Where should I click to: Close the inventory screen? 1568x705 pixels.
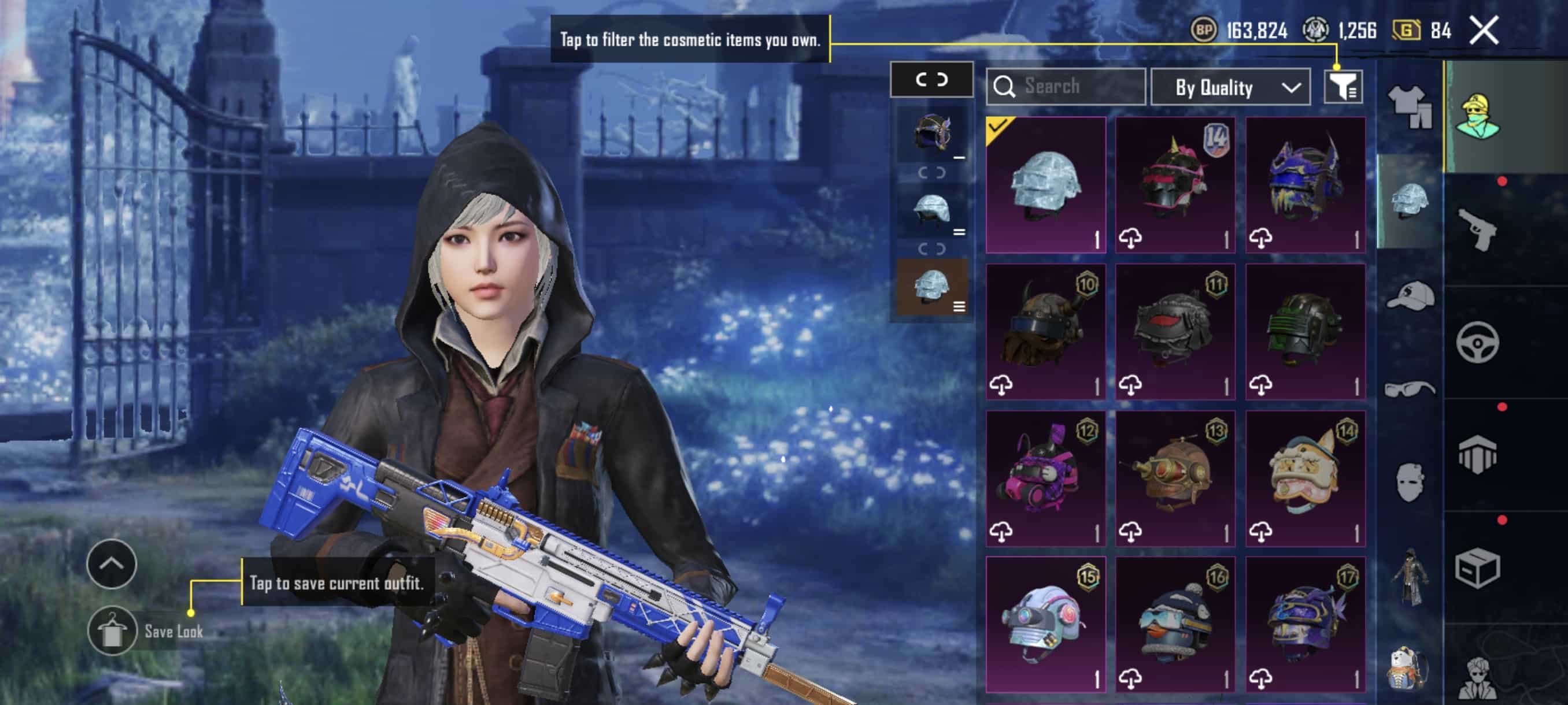(1484, 31)
